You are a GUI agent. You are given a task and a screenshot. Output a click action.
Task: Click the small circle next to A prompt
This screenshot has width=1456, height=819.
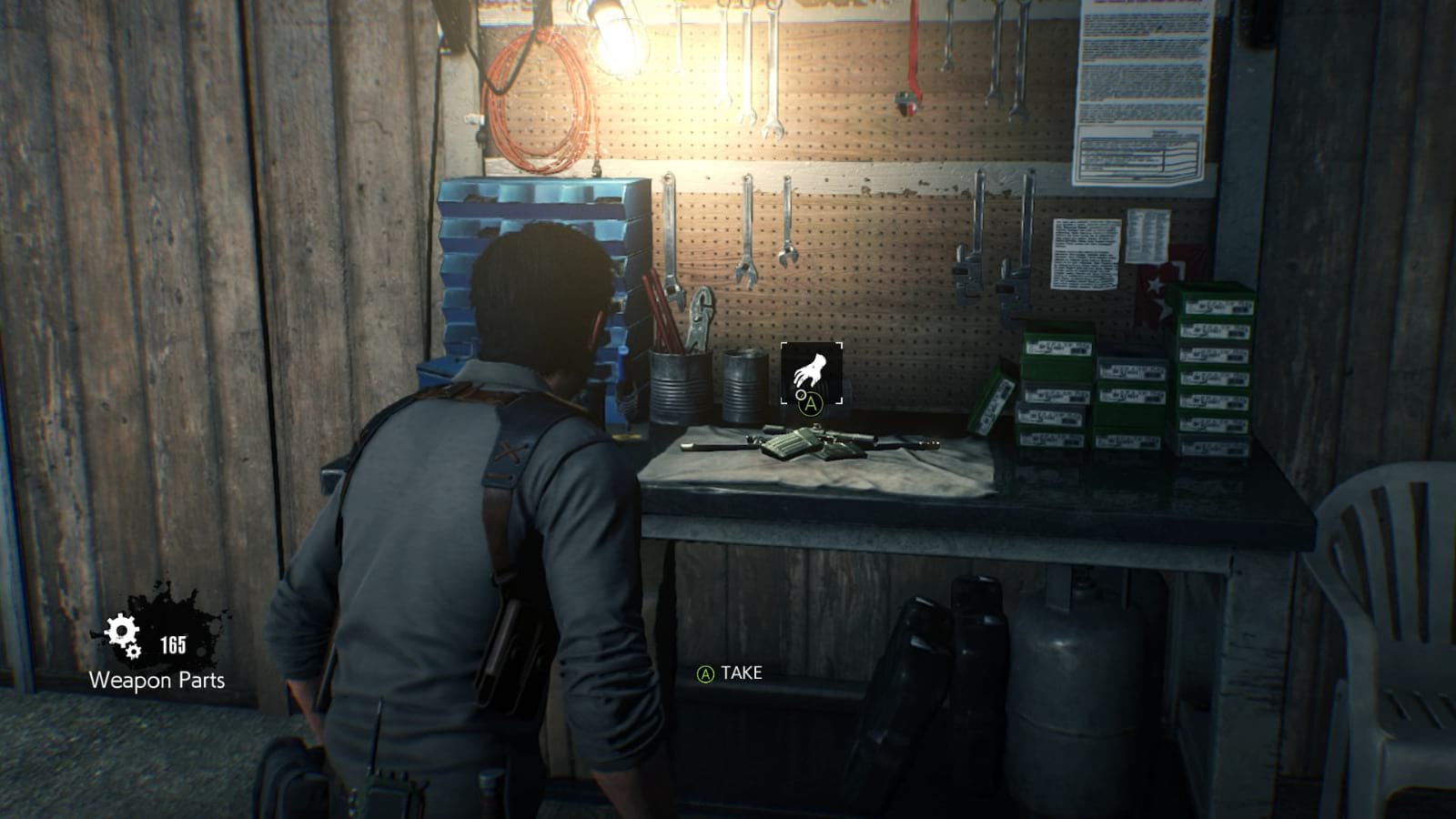[799, 397]
